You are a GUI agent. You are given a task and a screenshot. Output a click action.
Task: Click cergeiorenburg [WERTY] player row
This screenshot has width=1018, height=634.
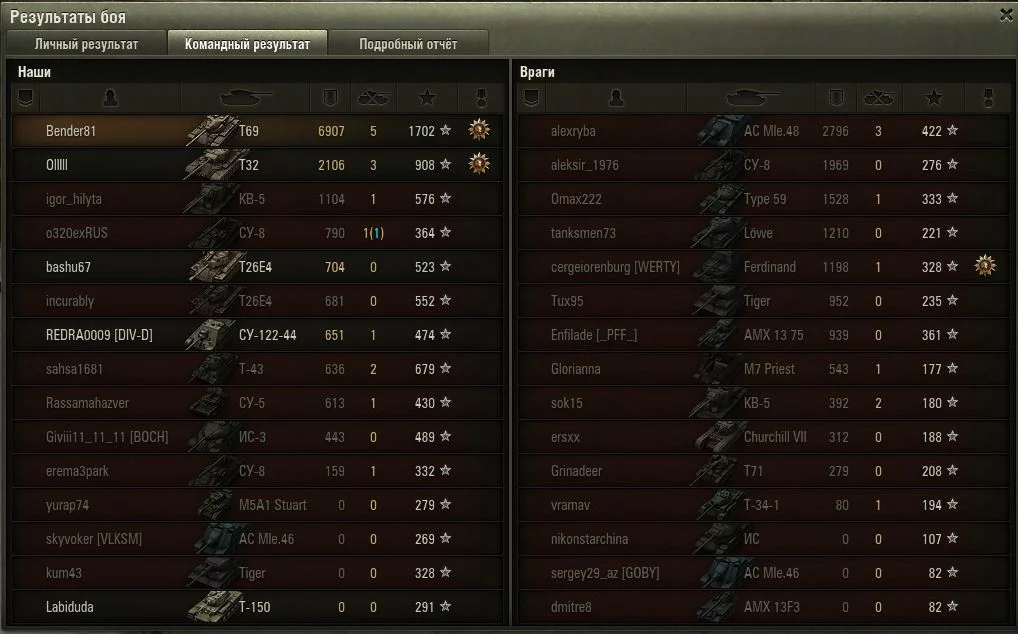pos(615,267)
